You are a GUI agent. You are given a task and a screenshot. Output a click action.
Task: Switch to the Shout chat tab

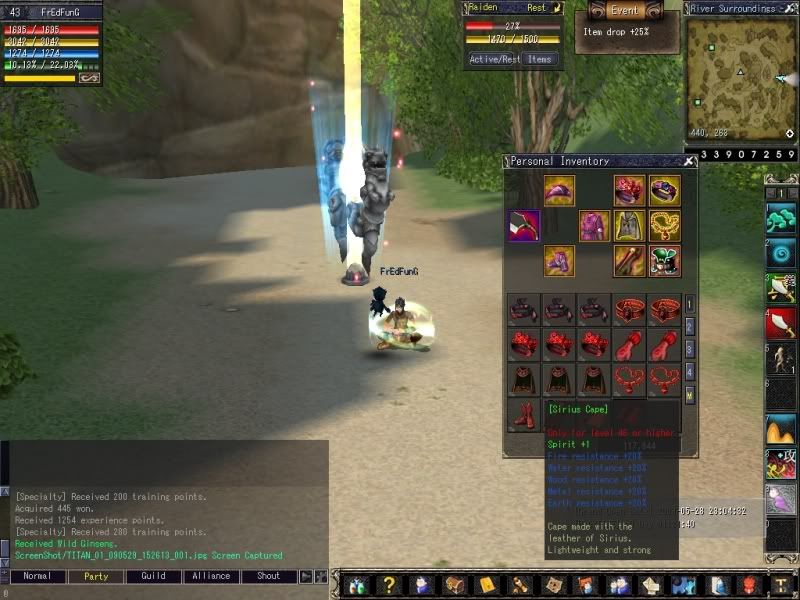coord(269,576)
